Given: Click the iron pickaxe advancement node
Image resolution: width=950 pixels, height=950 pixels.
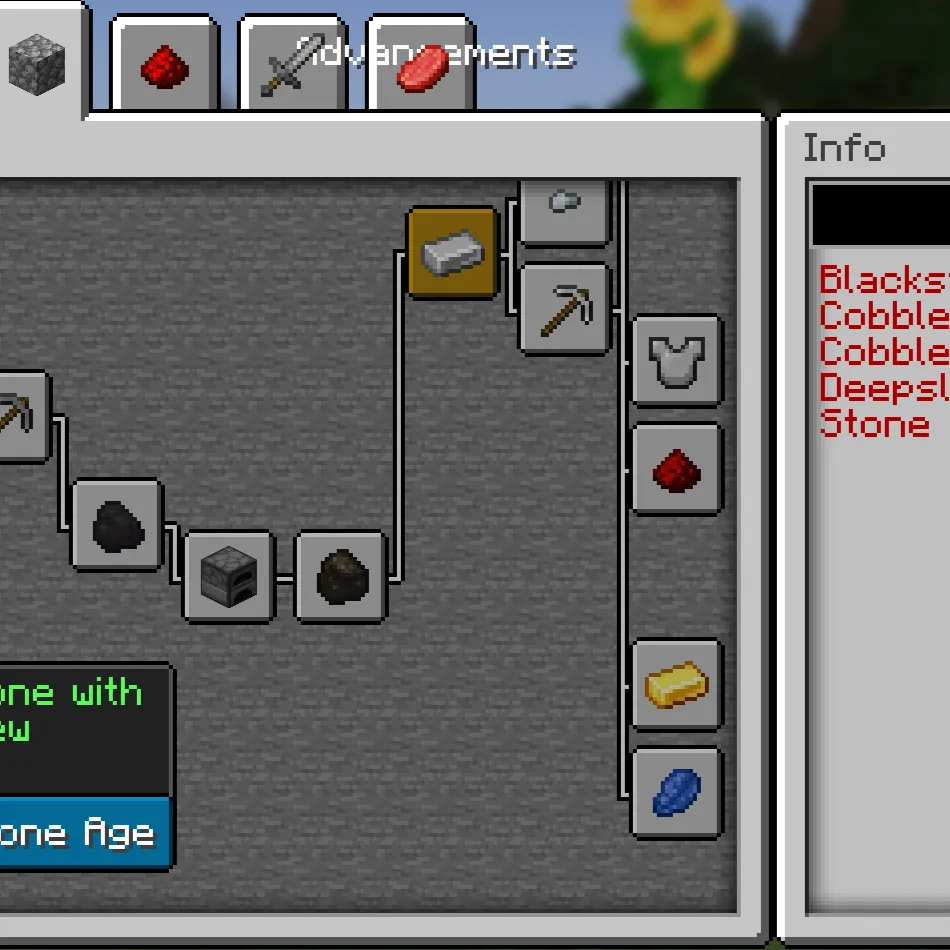Looking at the screenshot, I should tap(564, 309).
